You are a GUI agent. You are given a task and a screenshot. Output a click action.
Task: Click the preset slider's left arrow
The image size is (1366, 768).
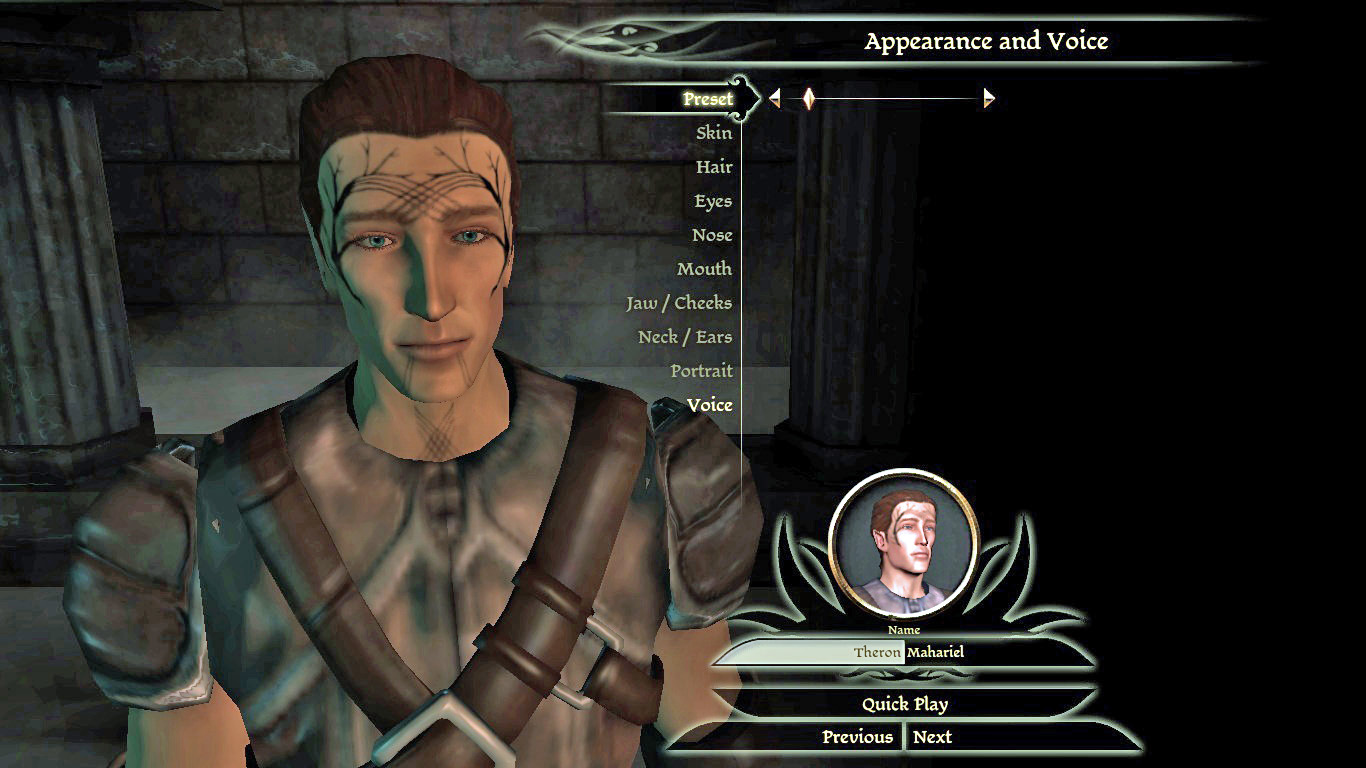click(774, 98)
